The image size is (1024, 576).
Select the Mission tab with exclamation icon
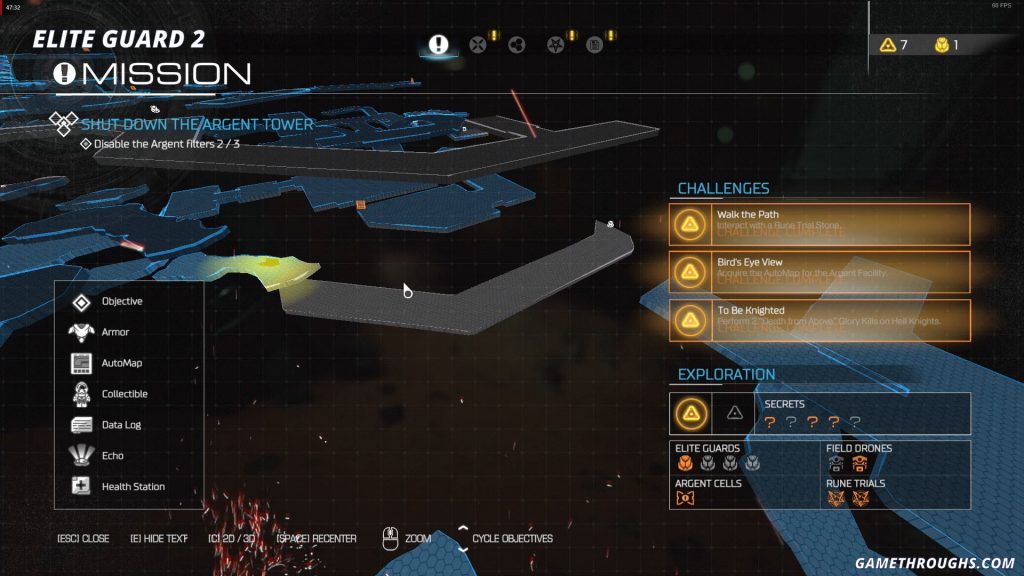pyautogui.click(x=438, y=44)
